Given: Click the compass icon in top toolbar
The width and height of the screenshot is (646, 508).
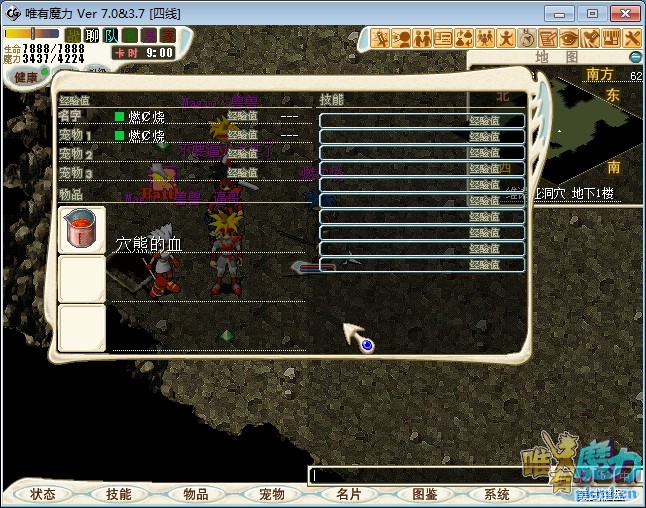Looking at the screenshot, I should pyautogui.click(x=527, y=38).
